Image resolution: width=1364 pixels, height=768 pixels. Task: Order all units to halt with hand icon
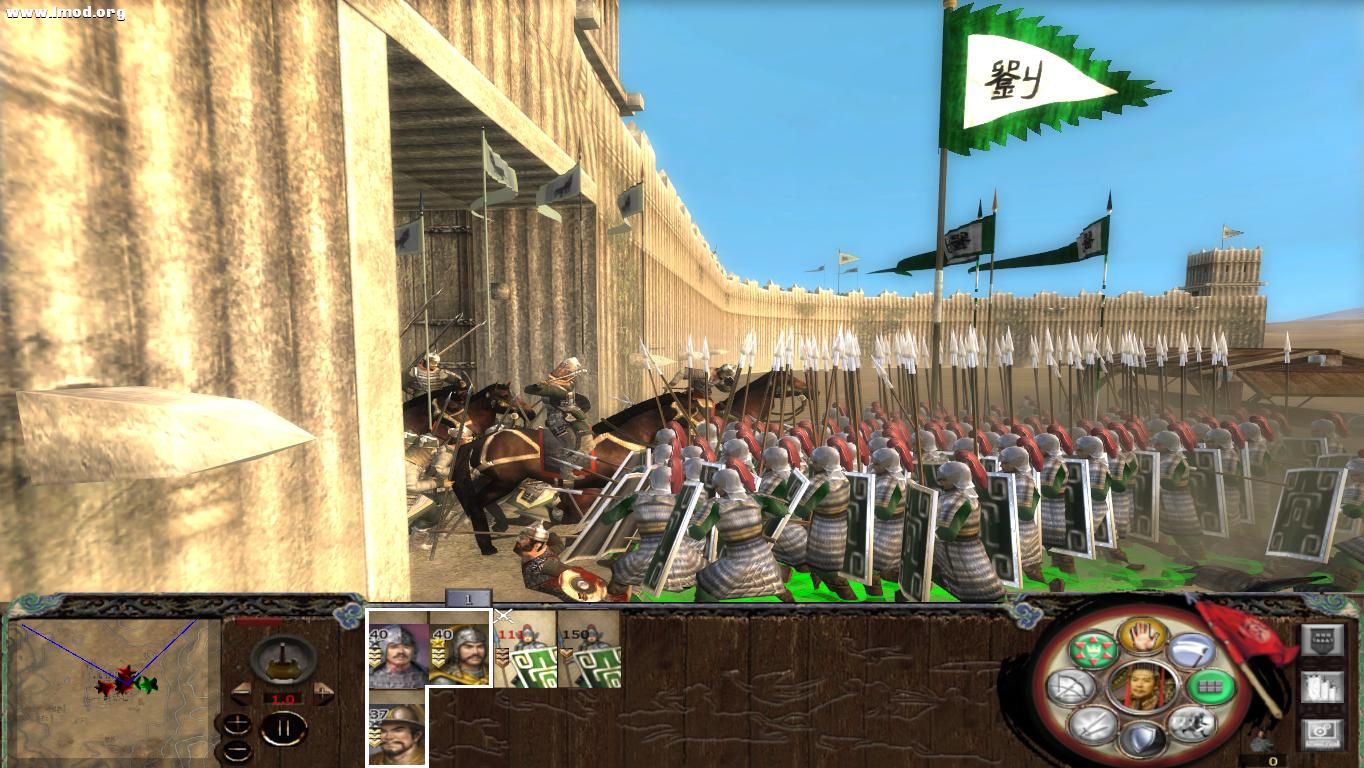click(1140, 636)
